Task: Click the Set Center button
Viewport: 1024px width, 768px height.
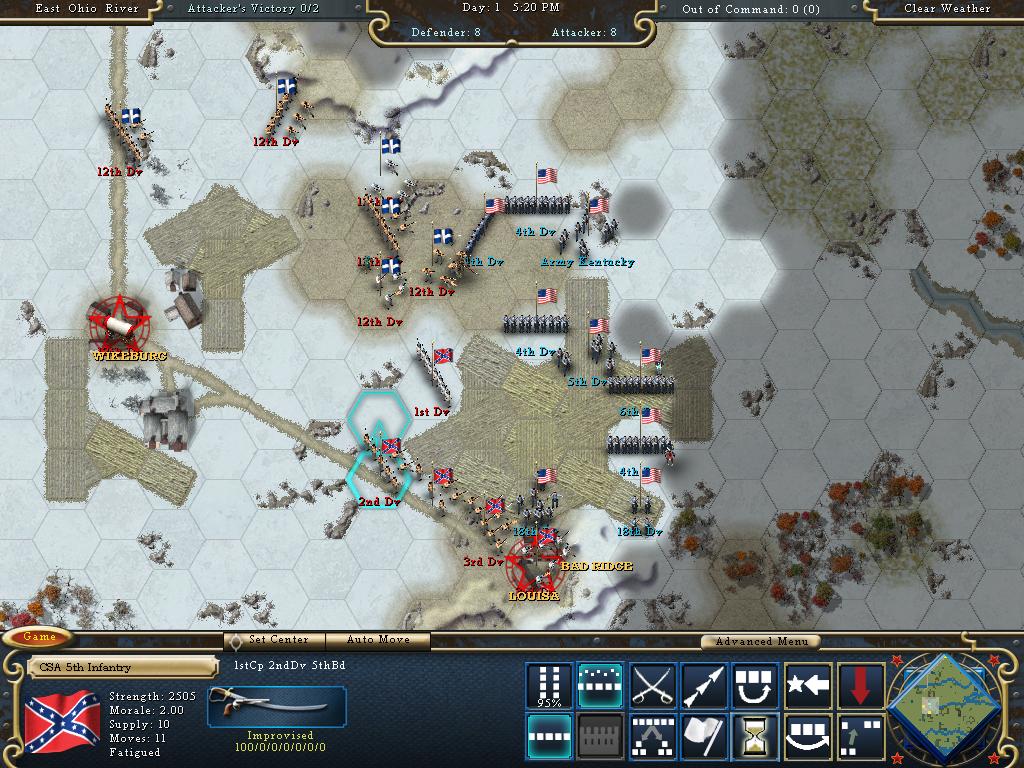Action: coord(278,640)
